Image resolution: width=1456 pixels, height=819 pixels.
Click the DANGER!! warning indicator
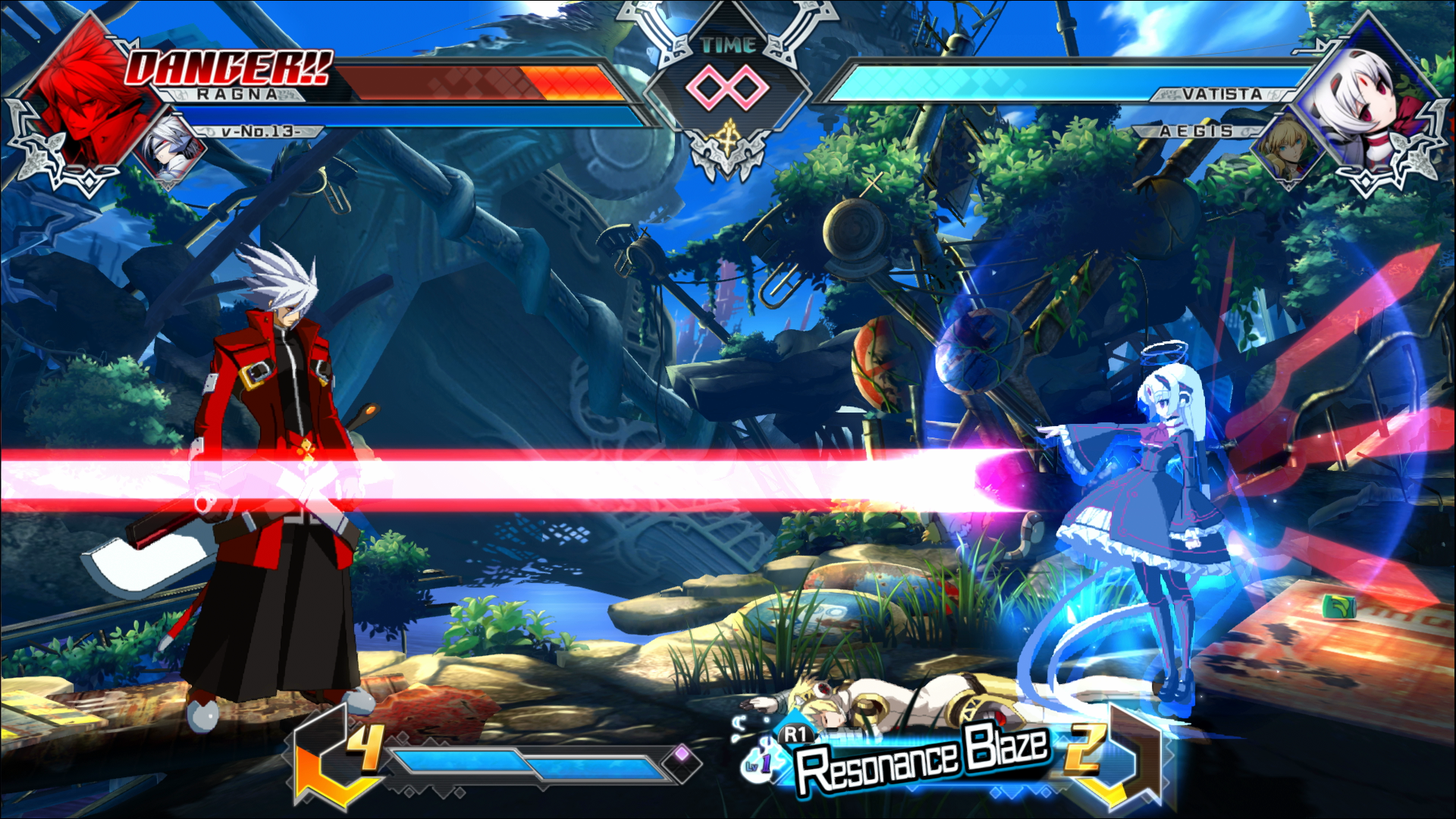click(227, 68)
